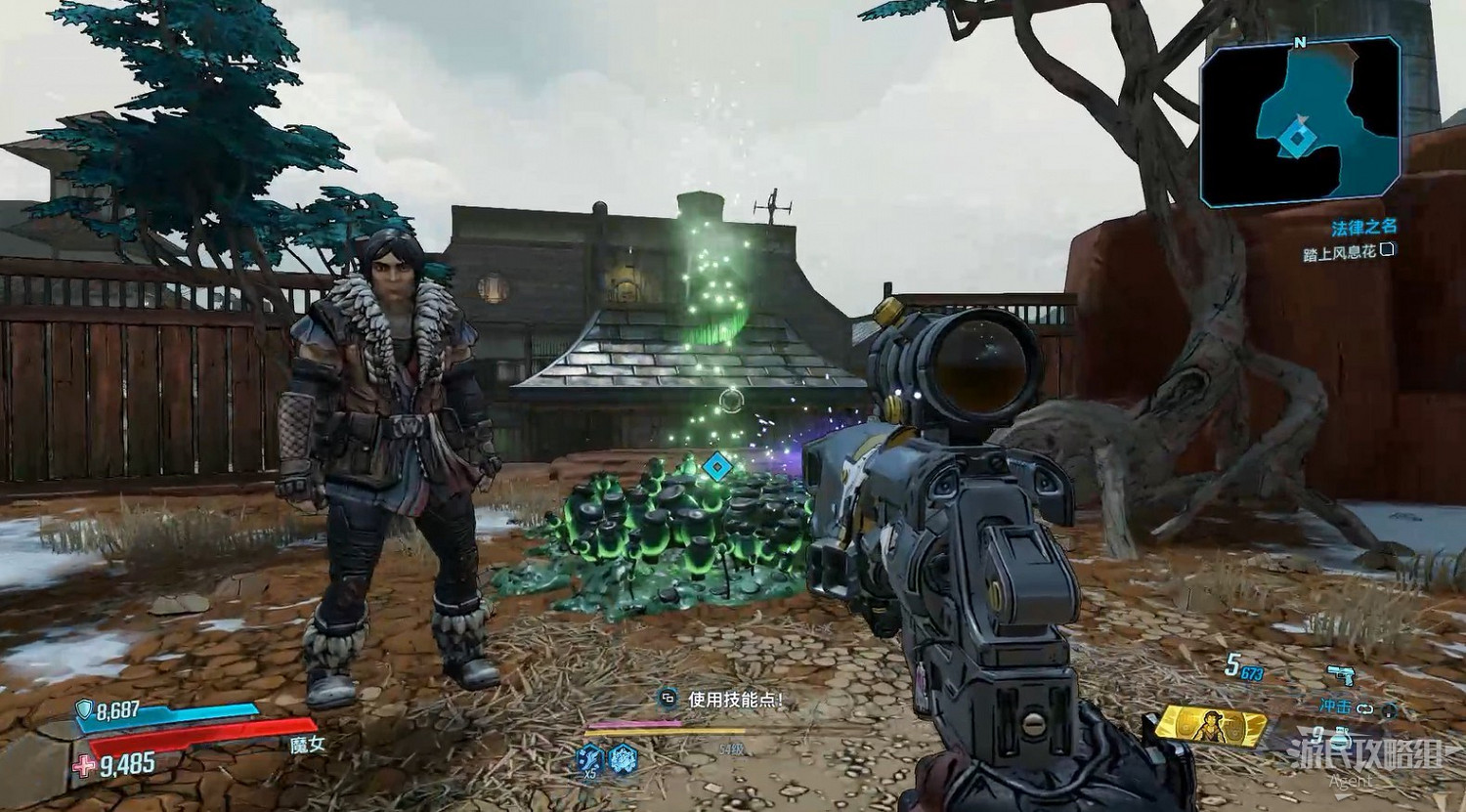1466x812 pixels.
Task: Toggle the 冲击 weapon mode swap icon
Action: click(x=1363, y=708)
